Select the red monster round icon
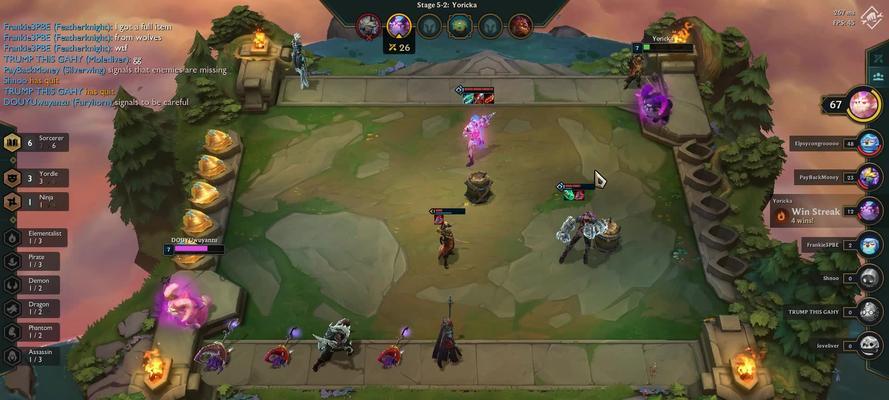Screen dimensions: 889x400 [x=520, y=25]
